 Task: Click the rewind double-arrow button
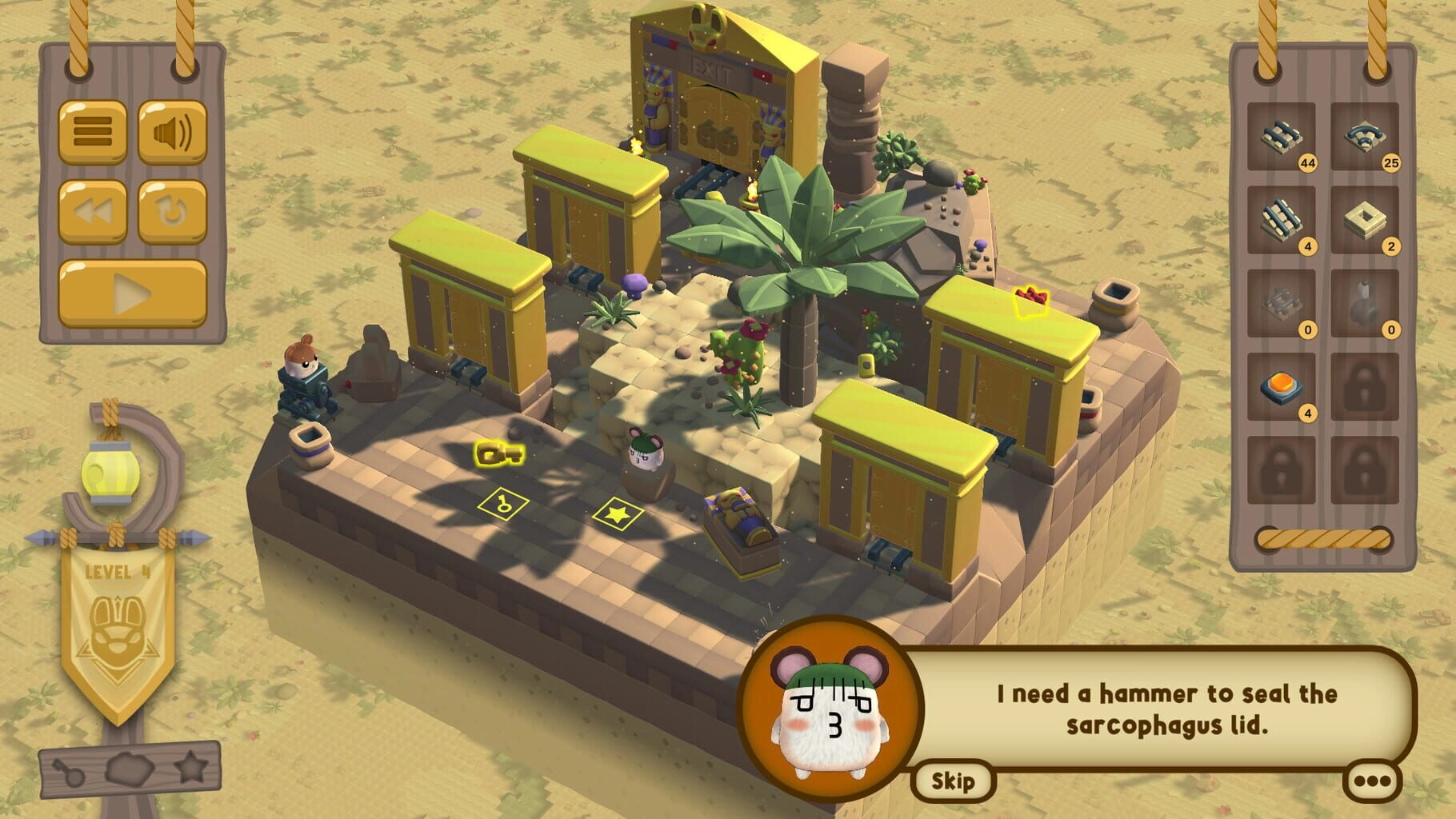click(x=93, y=212)
